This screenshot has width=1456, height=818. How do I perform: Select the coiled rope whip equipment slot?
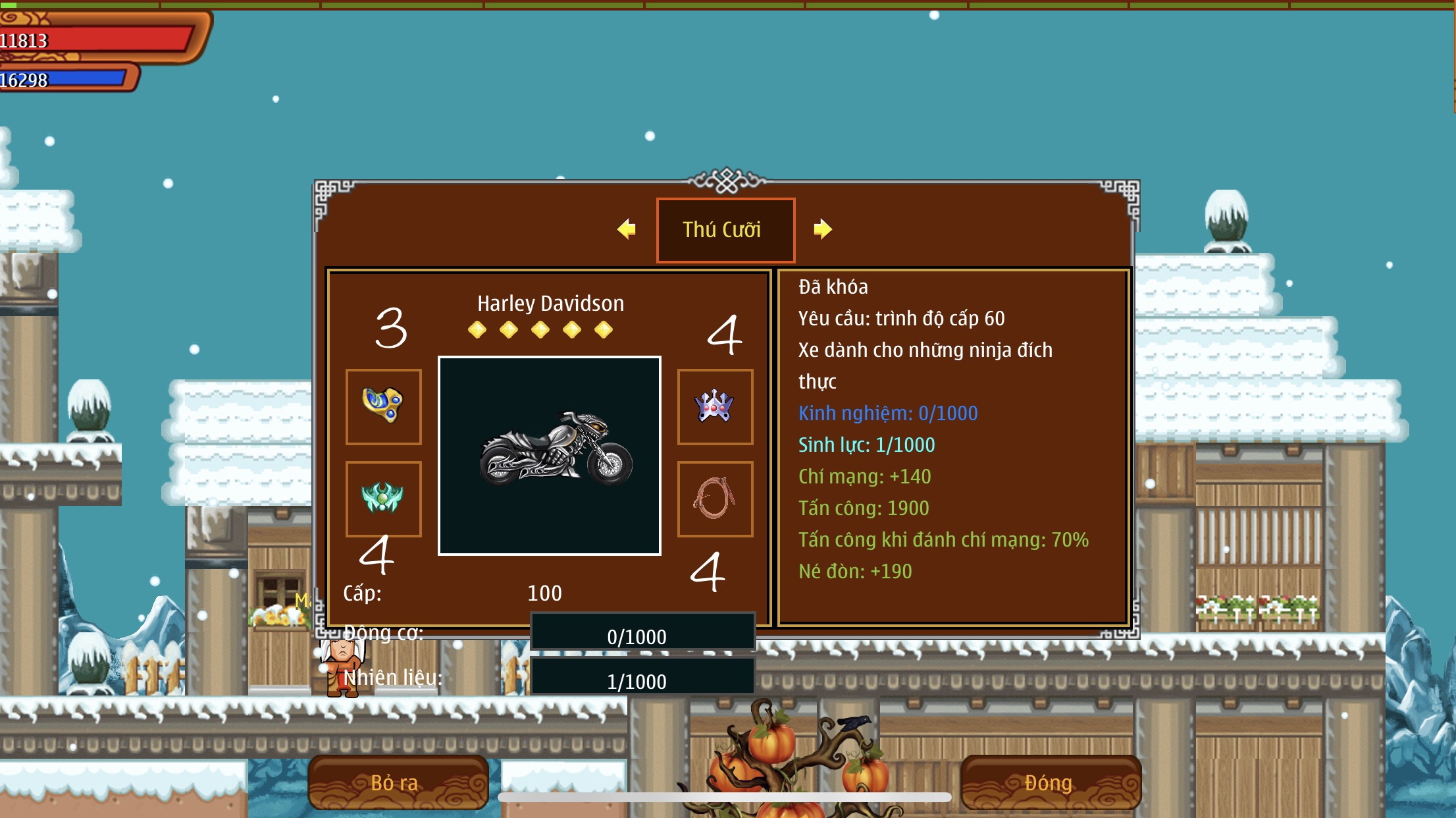tap(715, 499)
